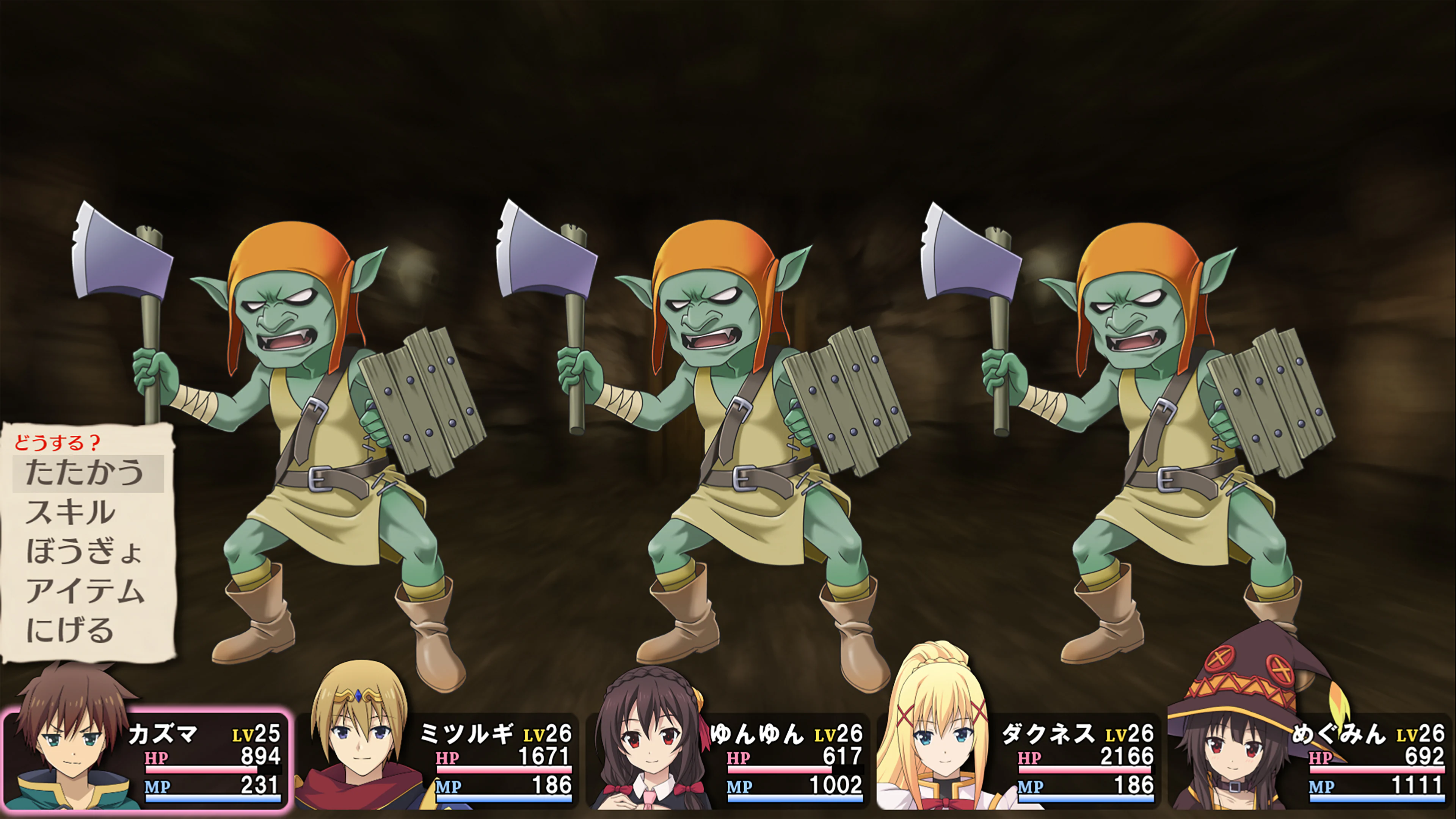1456x819 pixels.
Task: Target the leftmost goblin enemy
Action: pyautogui.click(x=294, y=395)
